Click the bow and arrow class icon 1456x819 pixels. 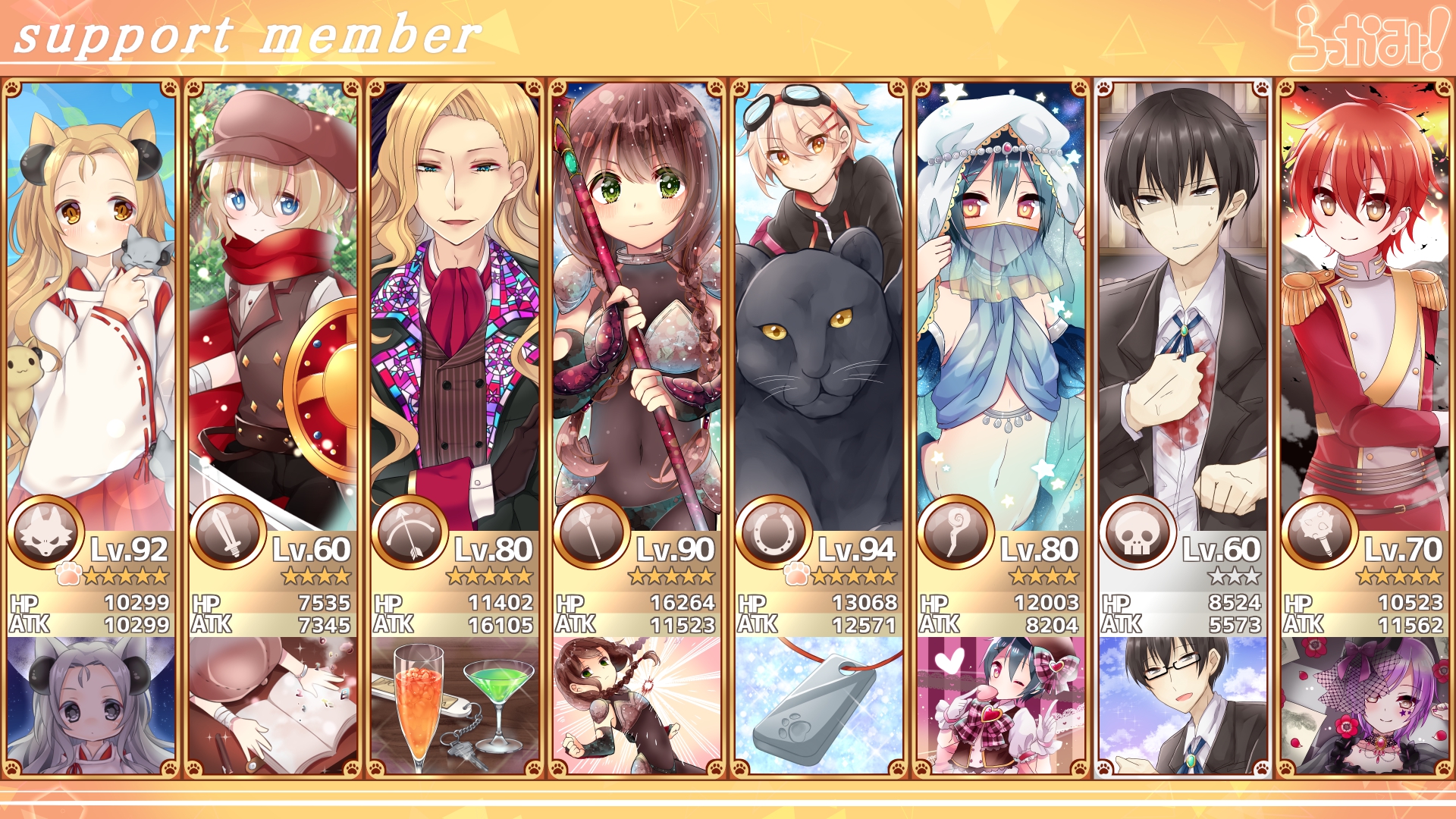(x=409, y=532)
